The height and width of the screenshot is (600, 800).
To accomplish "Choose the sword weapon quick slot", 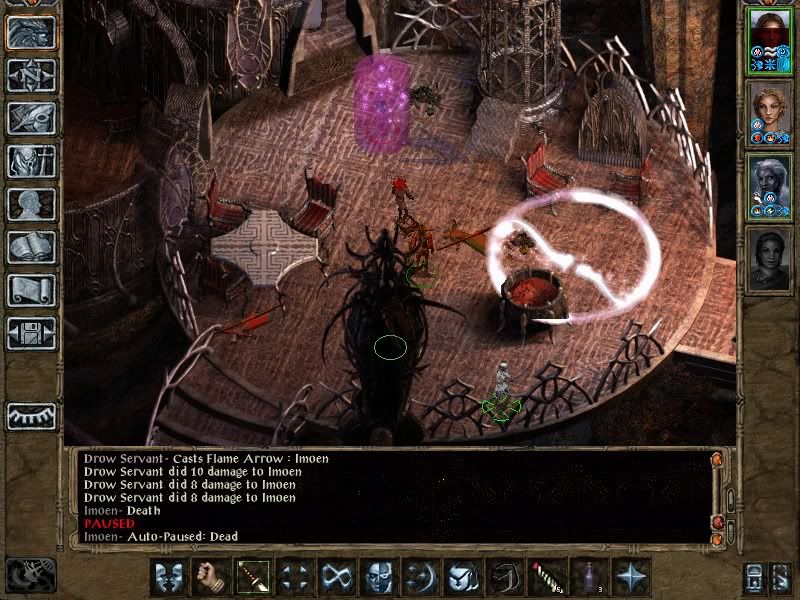I will coord(251,577).
